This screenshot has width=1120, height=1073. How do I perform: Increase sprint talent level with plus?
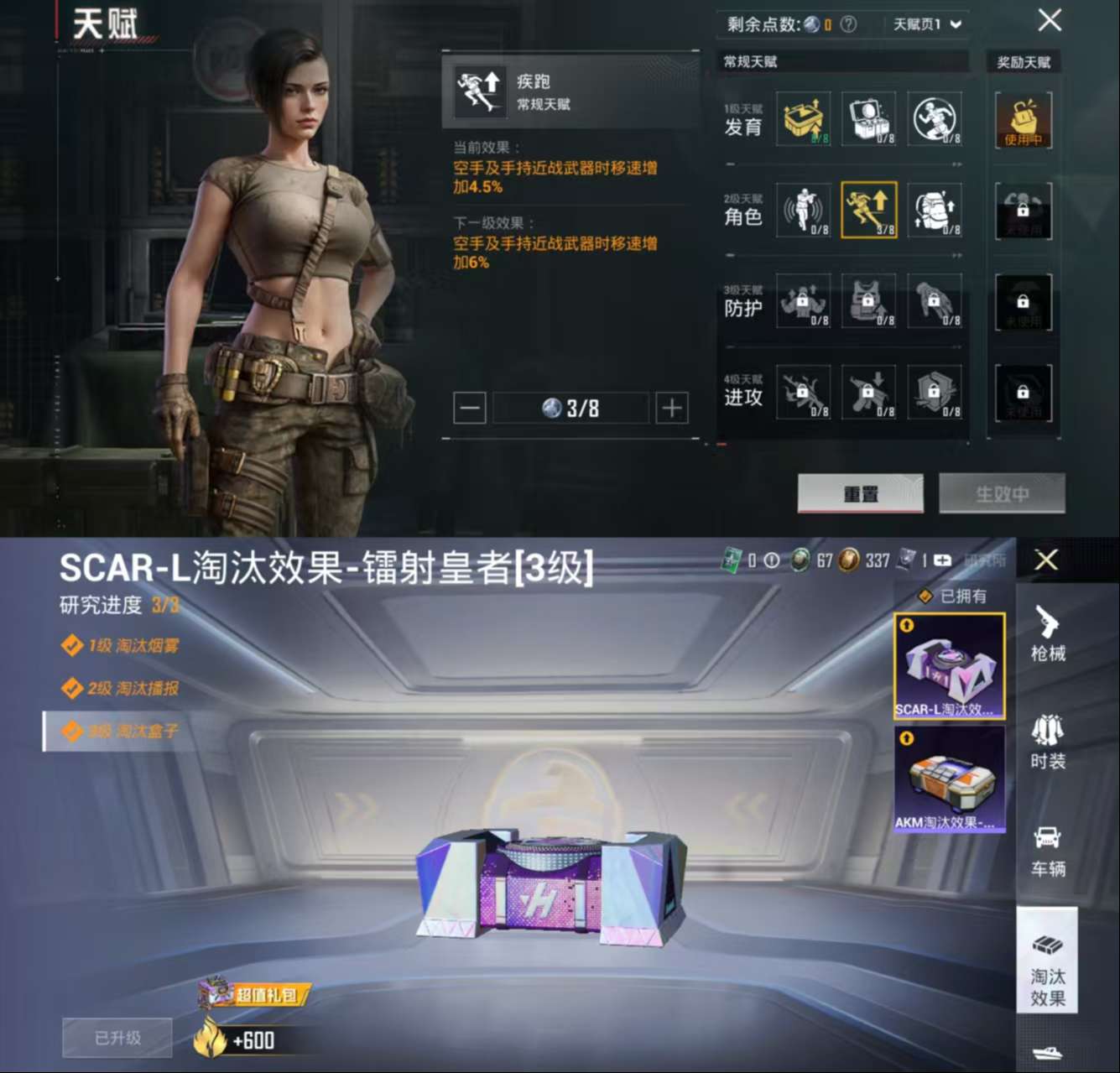[x=671, y=409]
